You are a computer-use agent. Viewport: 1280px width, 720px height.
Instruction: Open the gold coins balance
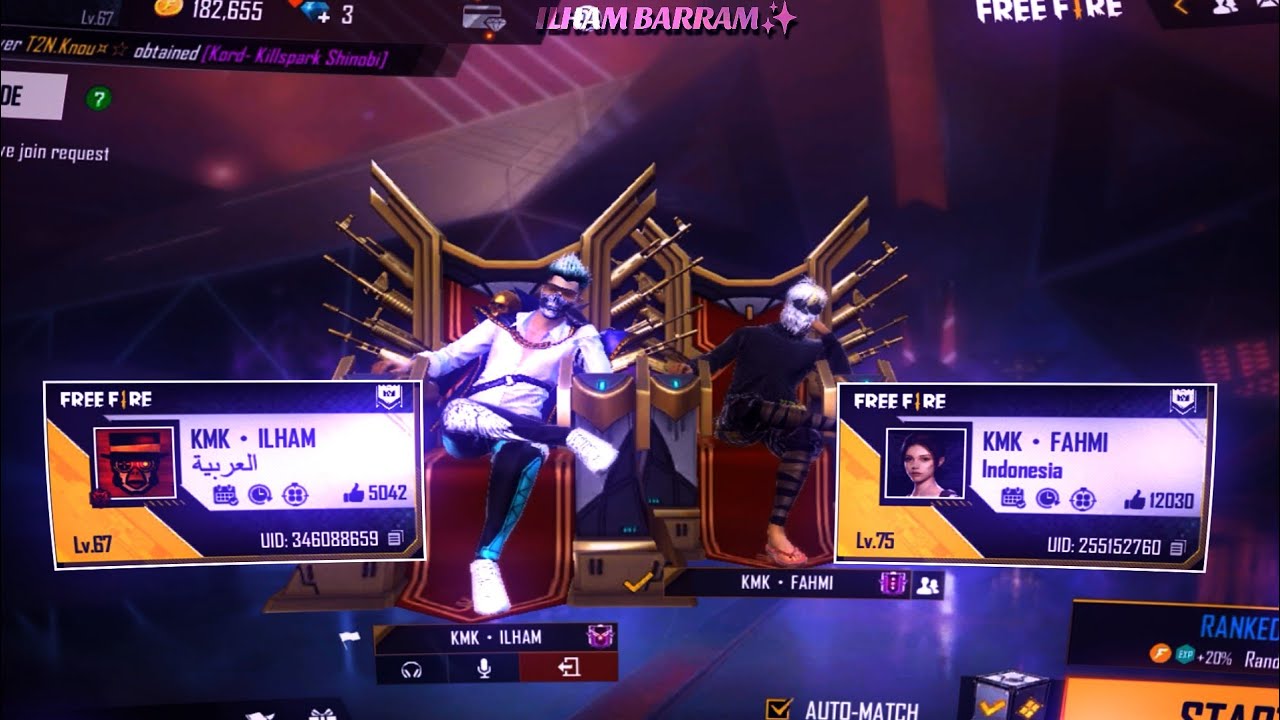(210, 12)
